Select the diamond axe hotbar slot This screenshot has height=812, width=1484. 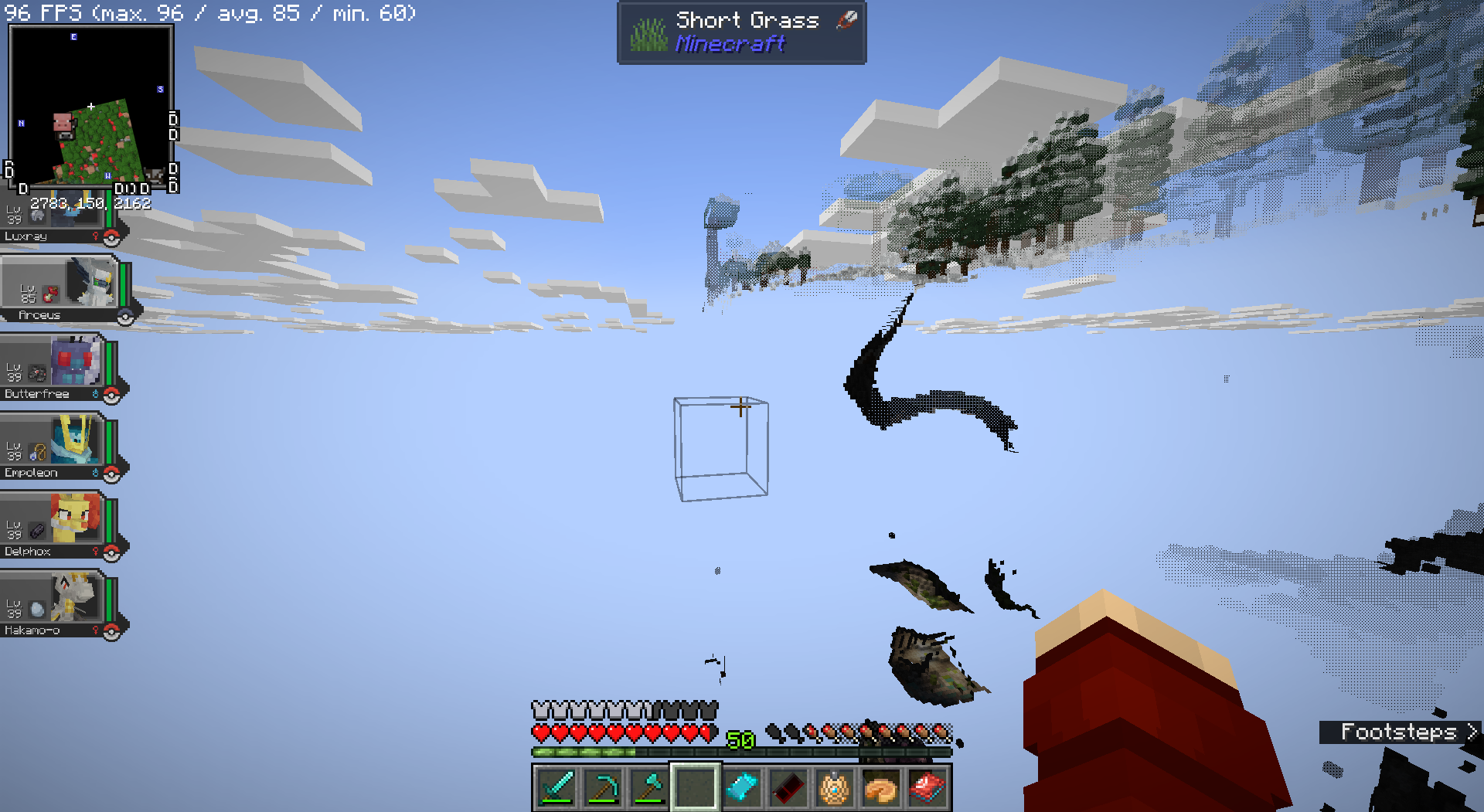649,788
